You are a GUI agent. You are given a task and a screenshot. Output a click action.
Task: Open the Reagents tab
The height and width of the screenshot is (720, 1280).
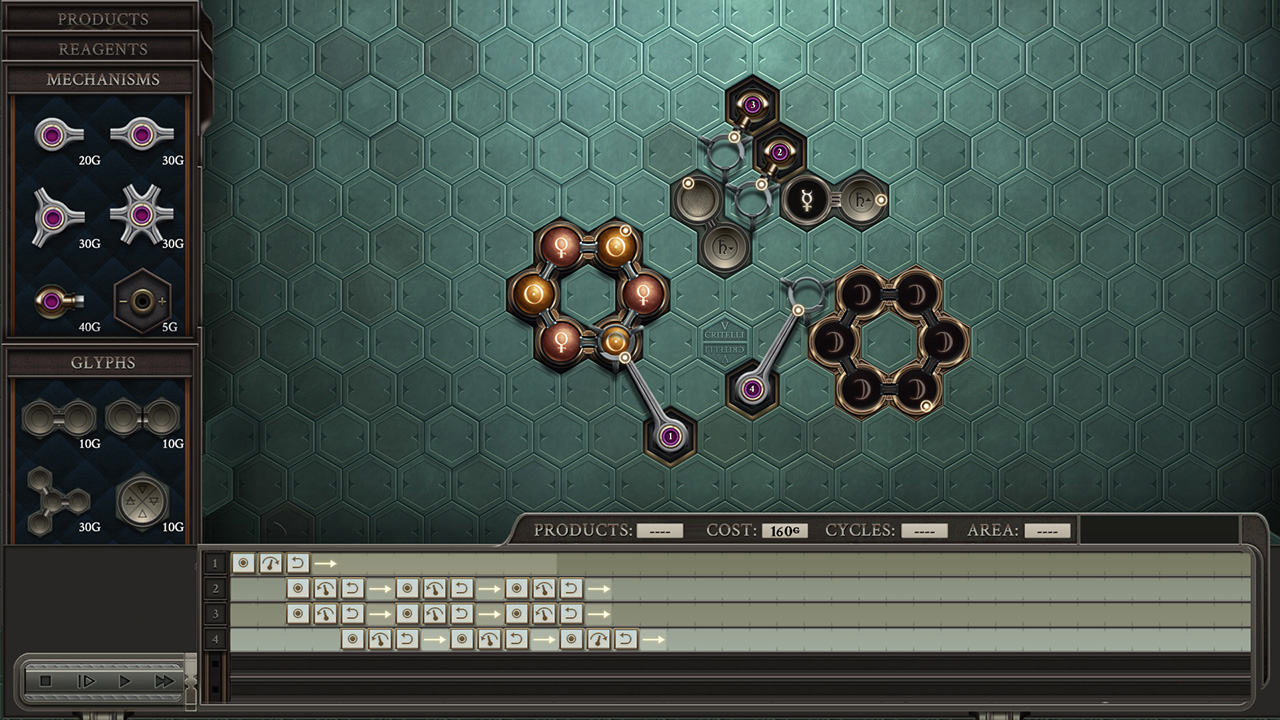(x=105, y=48)
